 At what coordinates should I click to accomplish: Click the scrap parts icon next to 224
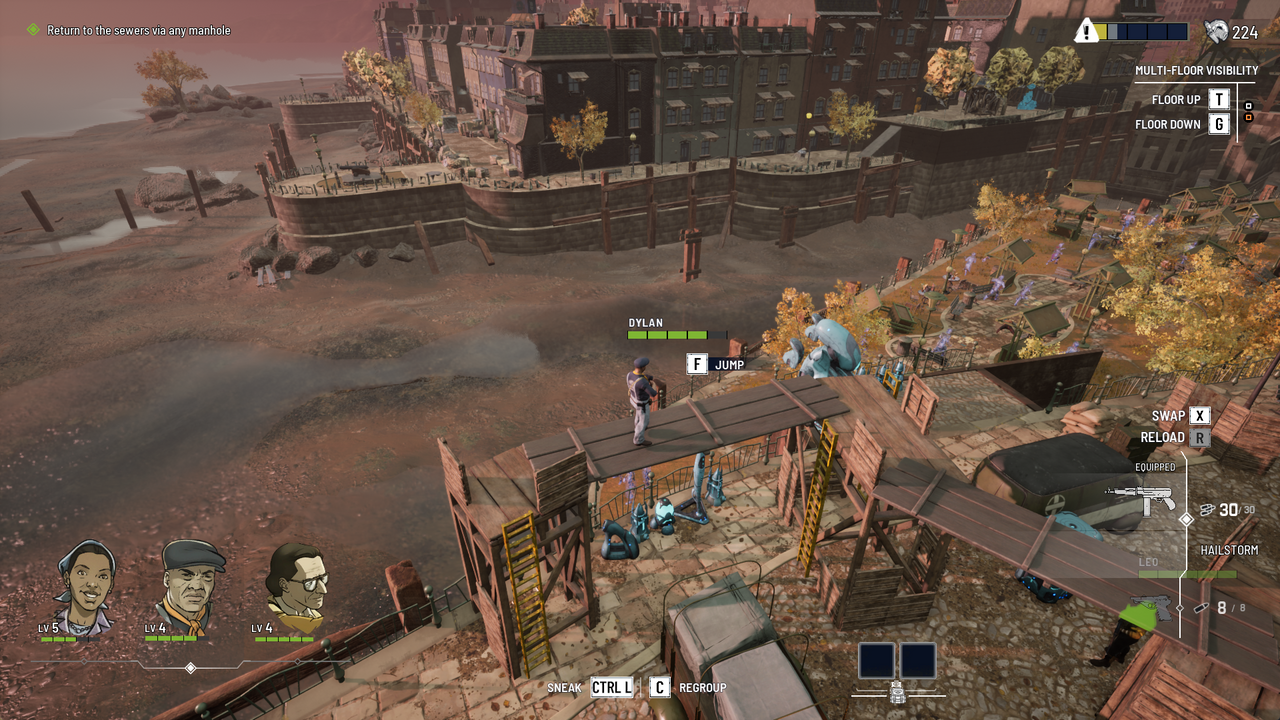point(1218,30)
